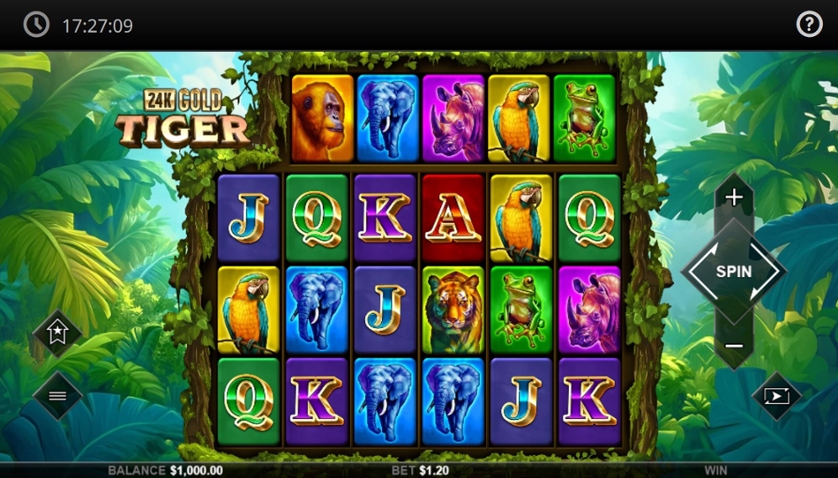Open the hamburger menu button
The height and width of the screenshot is (478, 838).
point(57,396)
